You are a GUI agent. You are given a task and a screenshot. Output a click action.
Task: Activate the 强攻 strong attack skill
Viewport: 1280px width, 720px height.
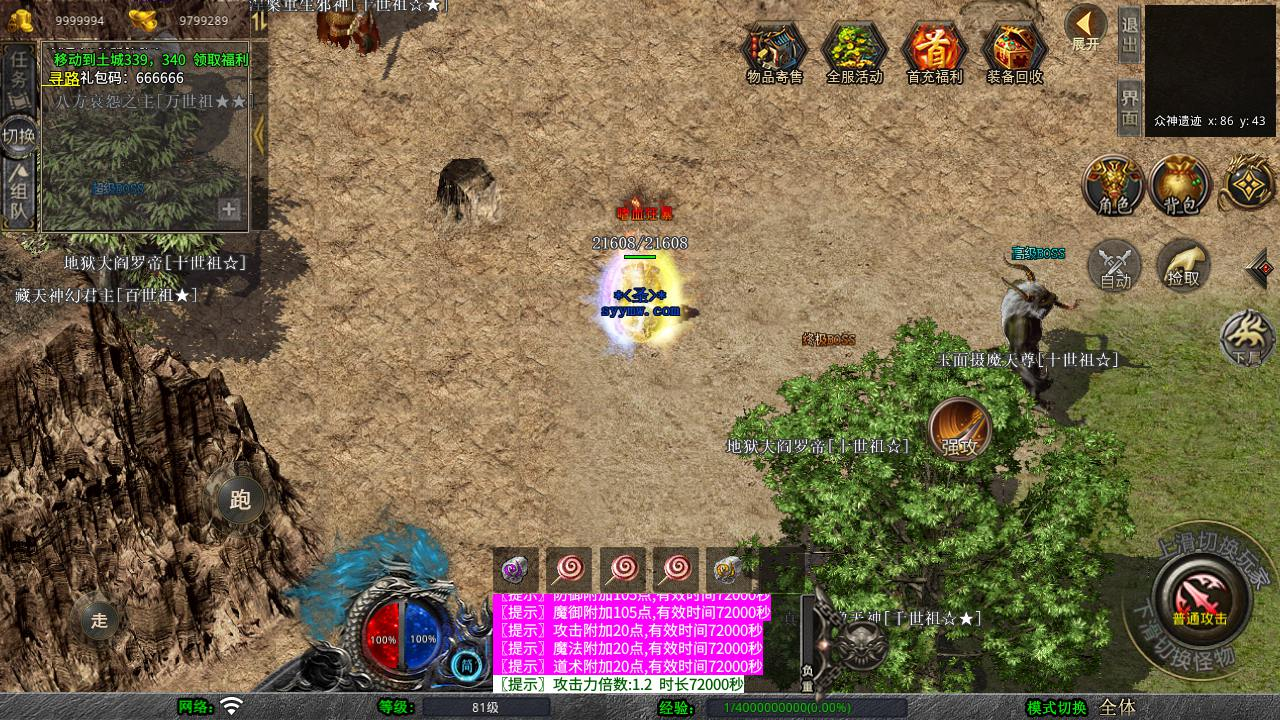[960, 430]
